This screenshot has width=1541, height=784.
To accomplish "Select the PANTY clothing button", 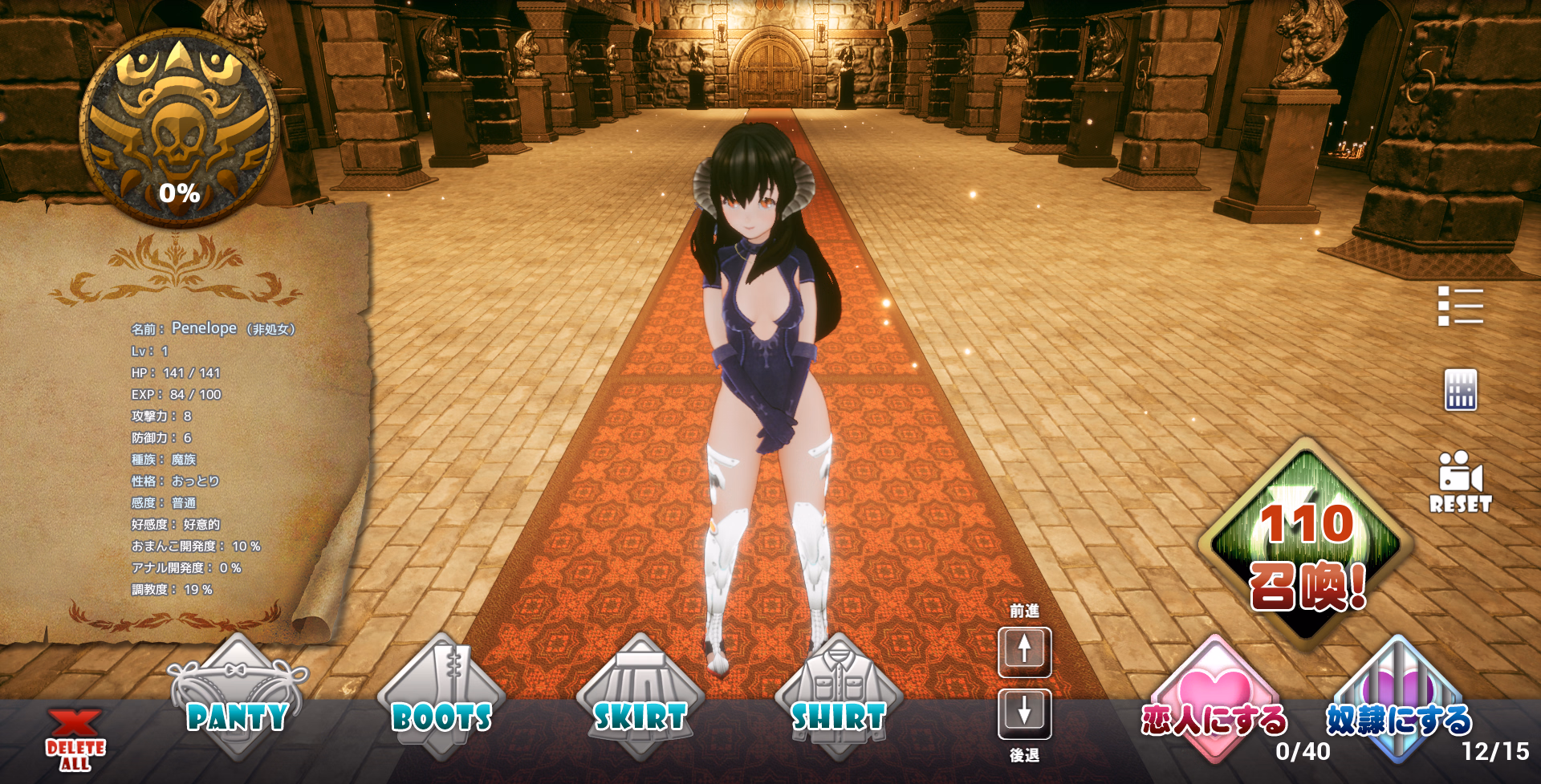I will 237,700.
